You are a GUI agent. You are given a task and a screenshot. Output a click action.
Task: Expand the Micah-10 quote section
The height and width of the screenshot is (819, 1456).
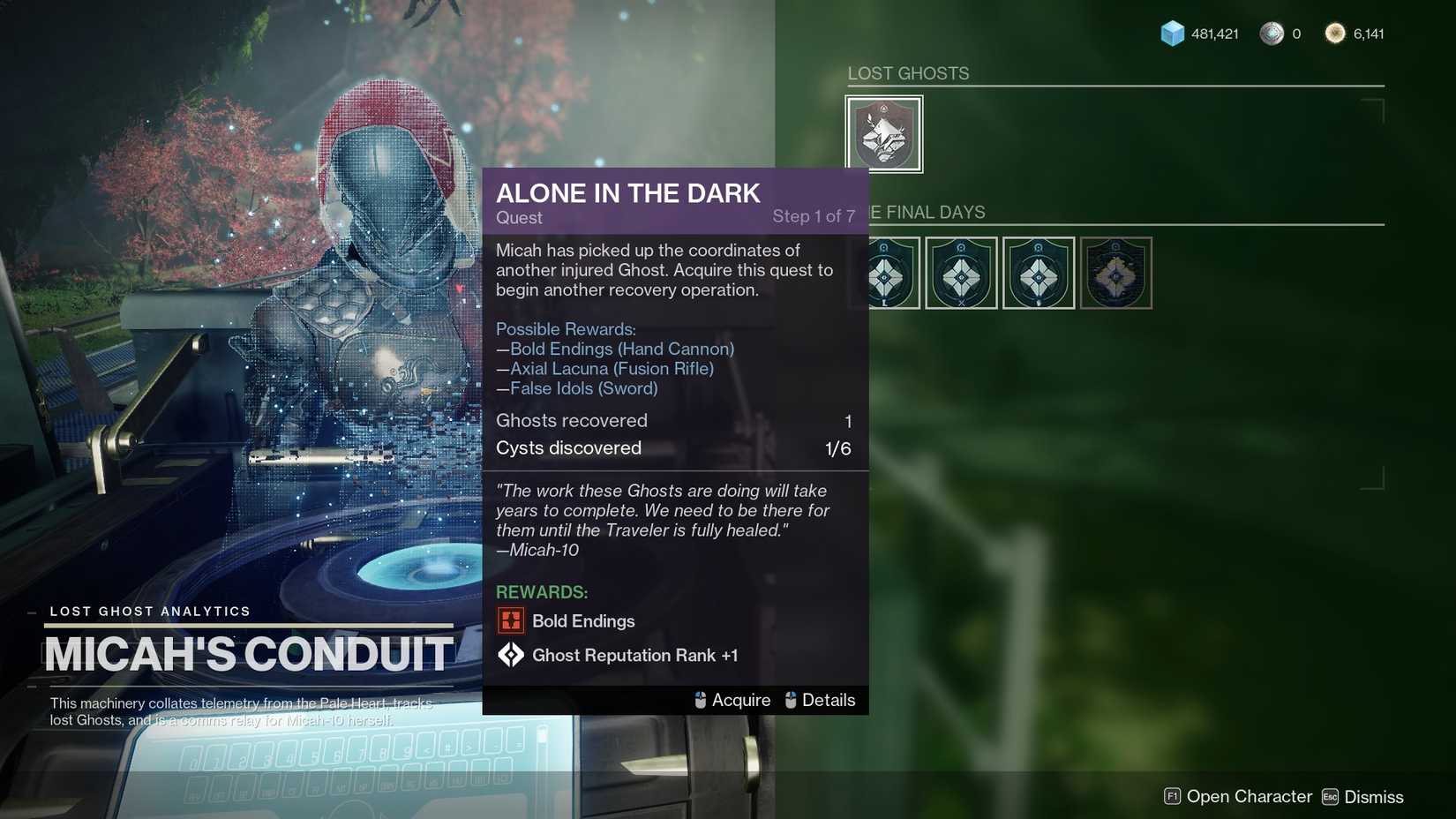pos(661,519)
